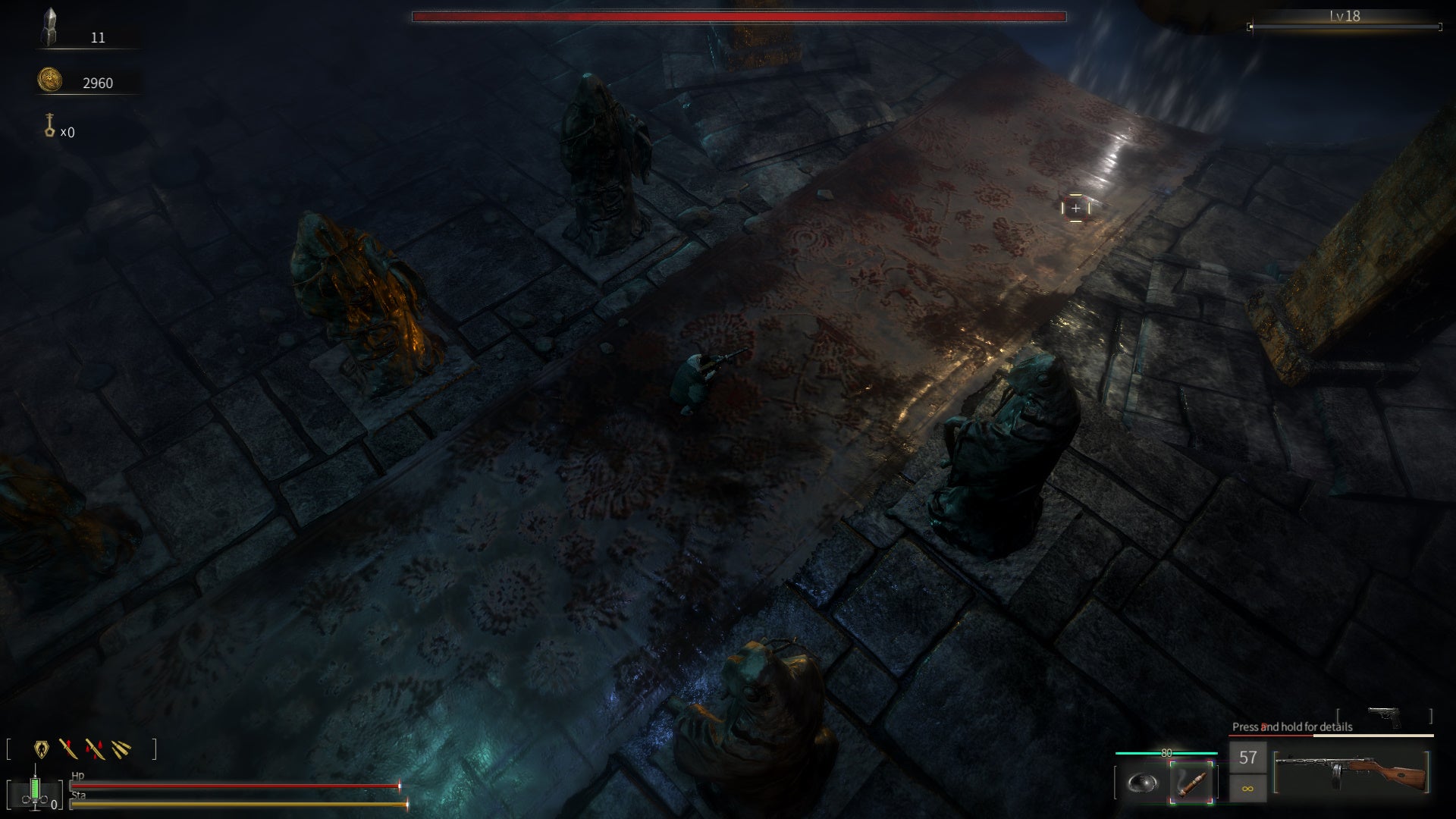The height and width of the screenshot is (819, 1456).
Task: Click the shield body armor buff icon
Action: 42,749
